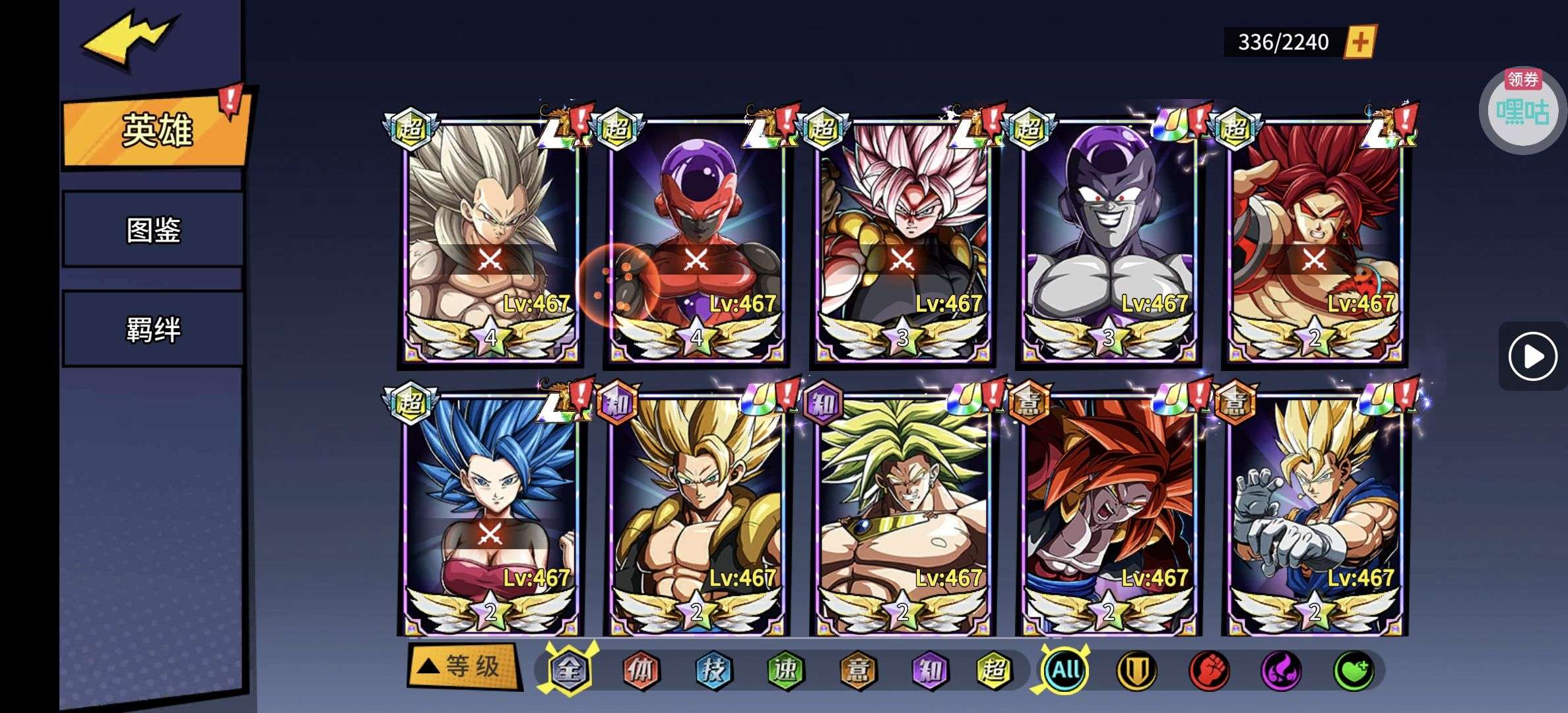
Task: Toggle the 等级 level sort button
Action: pyautogui.click(x=464, y=667)
